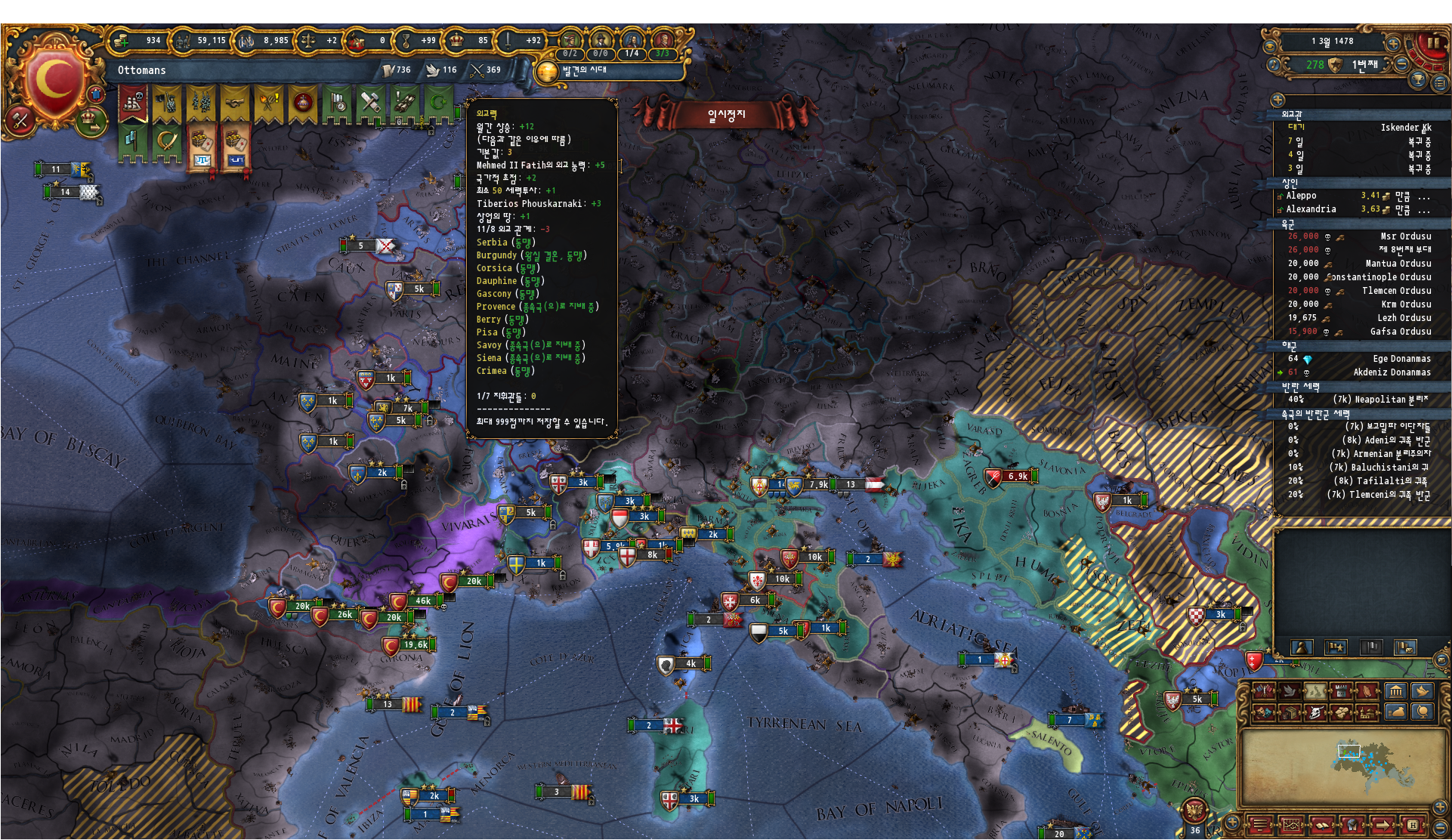
Task: Decrease game speed with the minus button
Action: (1401, 65)
